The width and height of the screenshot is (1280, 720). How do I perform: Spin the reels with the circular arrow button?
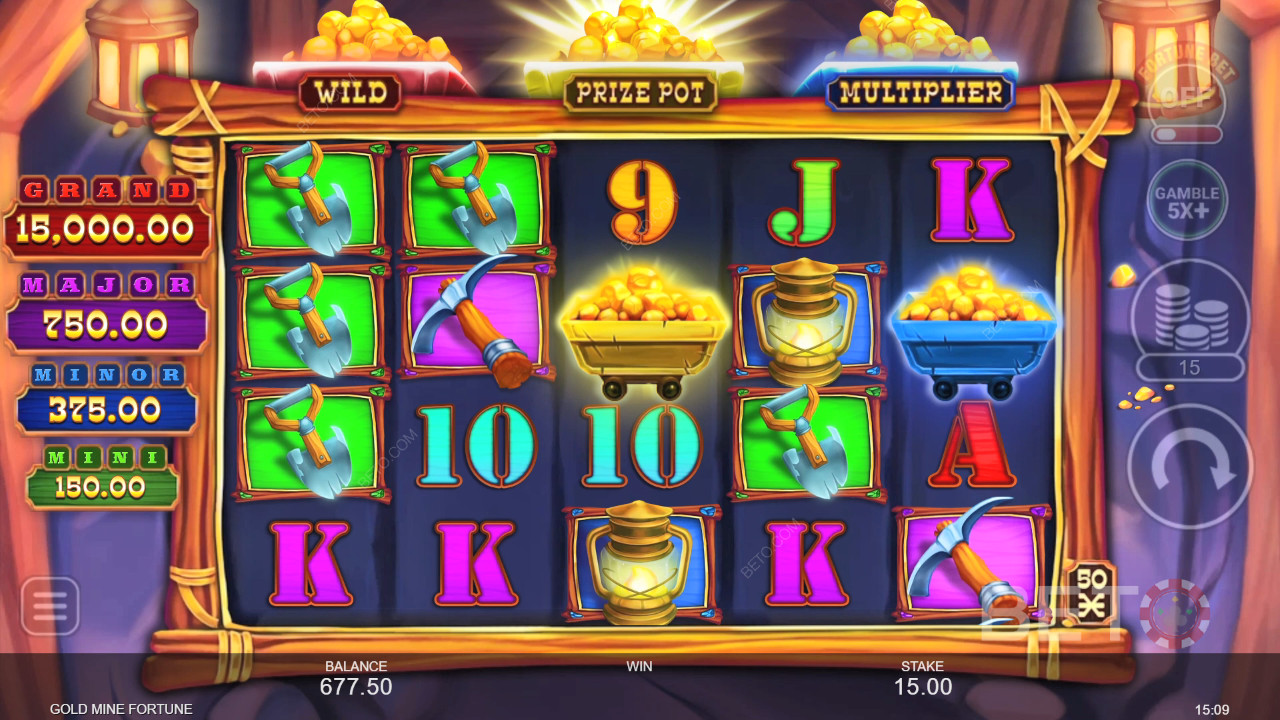pyautogui.click(x=1189, y=466)
